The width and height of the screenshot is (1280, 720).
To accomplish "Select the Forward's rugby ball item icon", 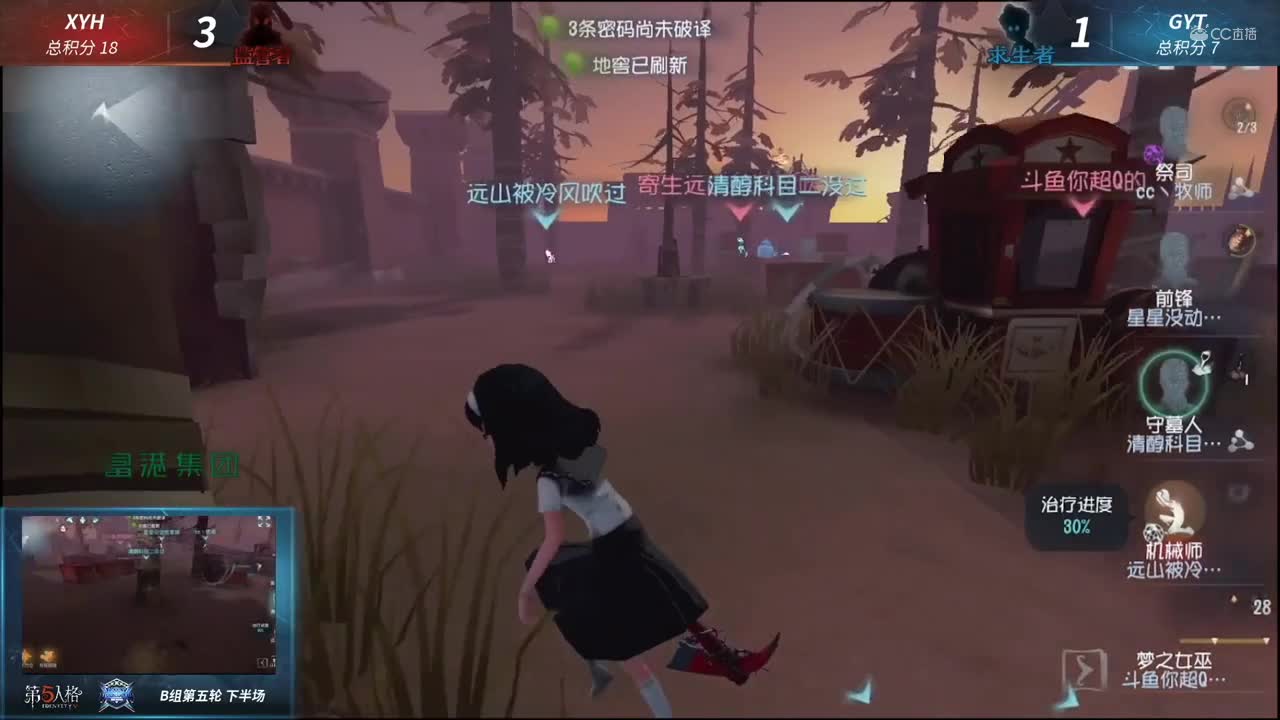I will coord(1239,240).
